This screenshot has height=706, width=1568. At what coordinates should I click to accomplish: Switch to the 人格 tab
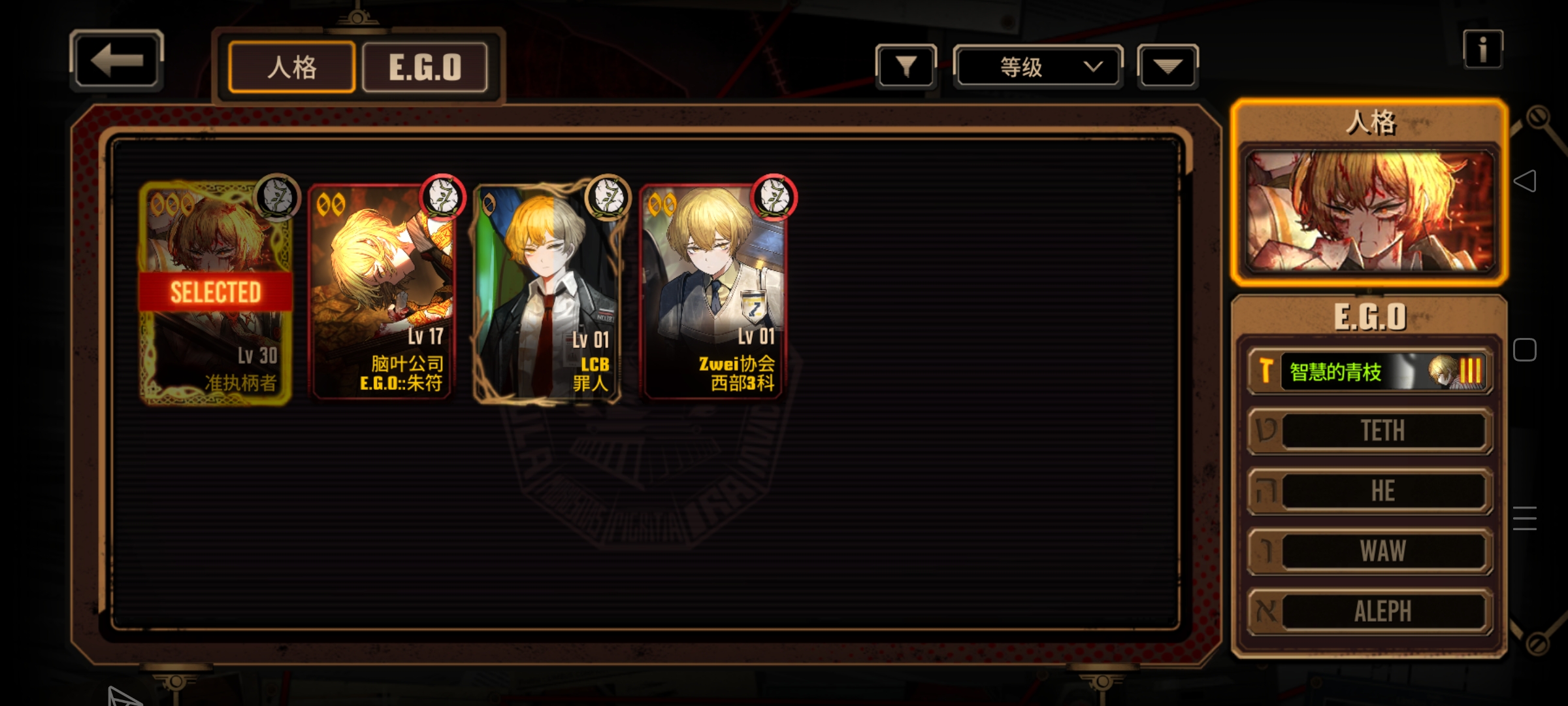pyautogui.click(x=292, y=67)
